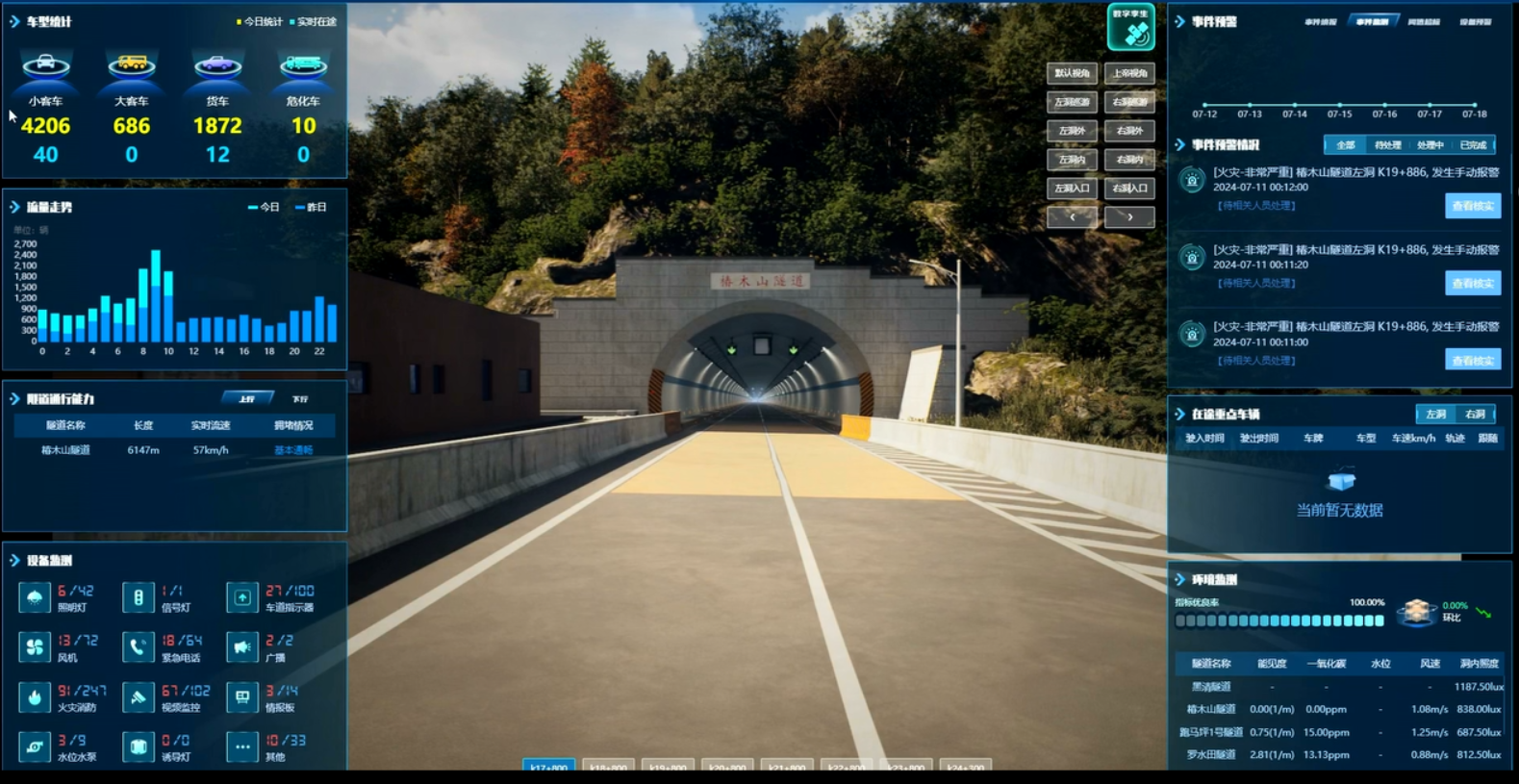This screenshot has height=784, width=1519.
Task: Select the 紧急电话 emergency phone icon
Action: (x=139, y=647)
